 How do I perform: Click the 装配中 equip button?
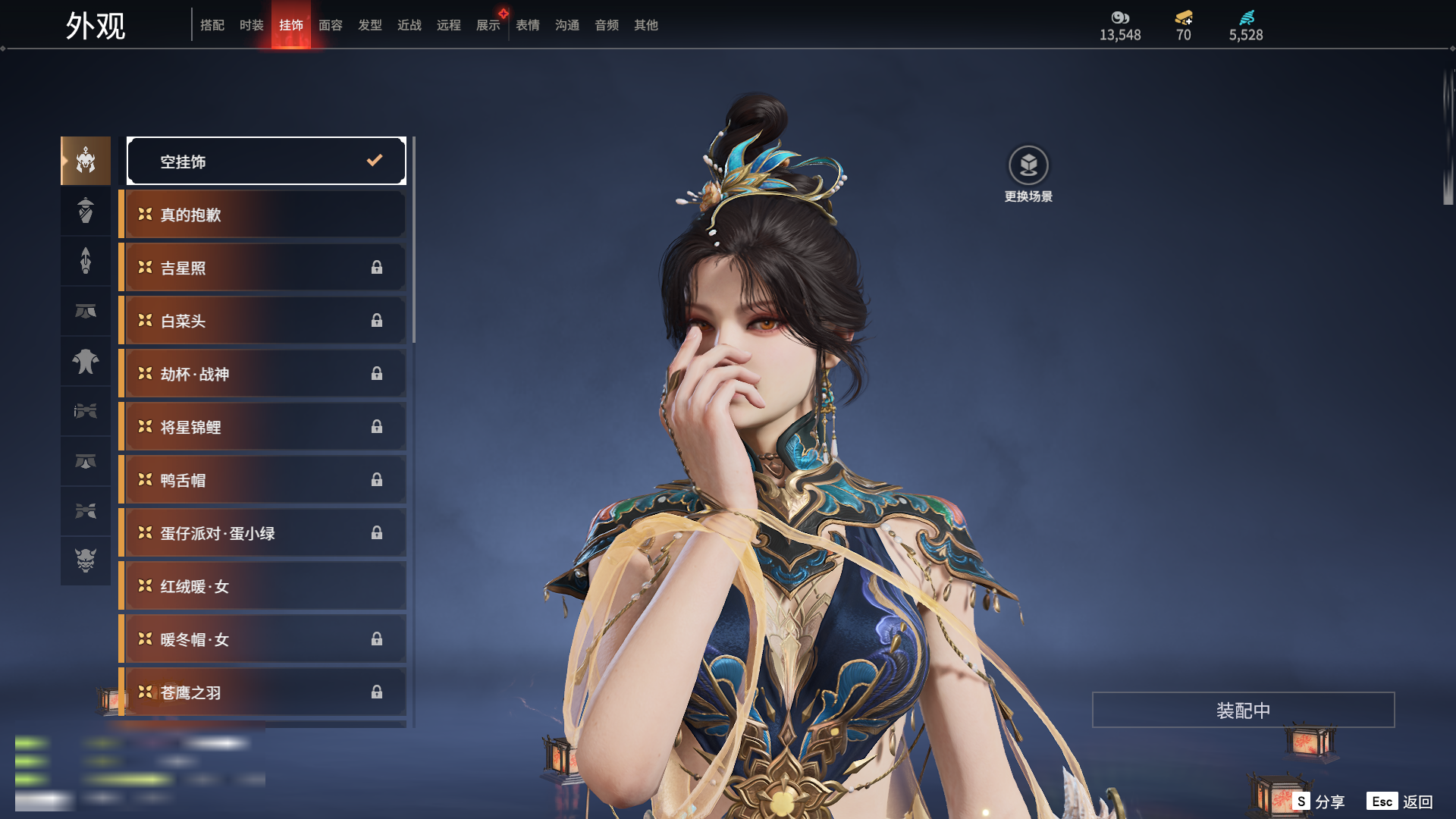pyautogui.click(x=1243, y=710)
